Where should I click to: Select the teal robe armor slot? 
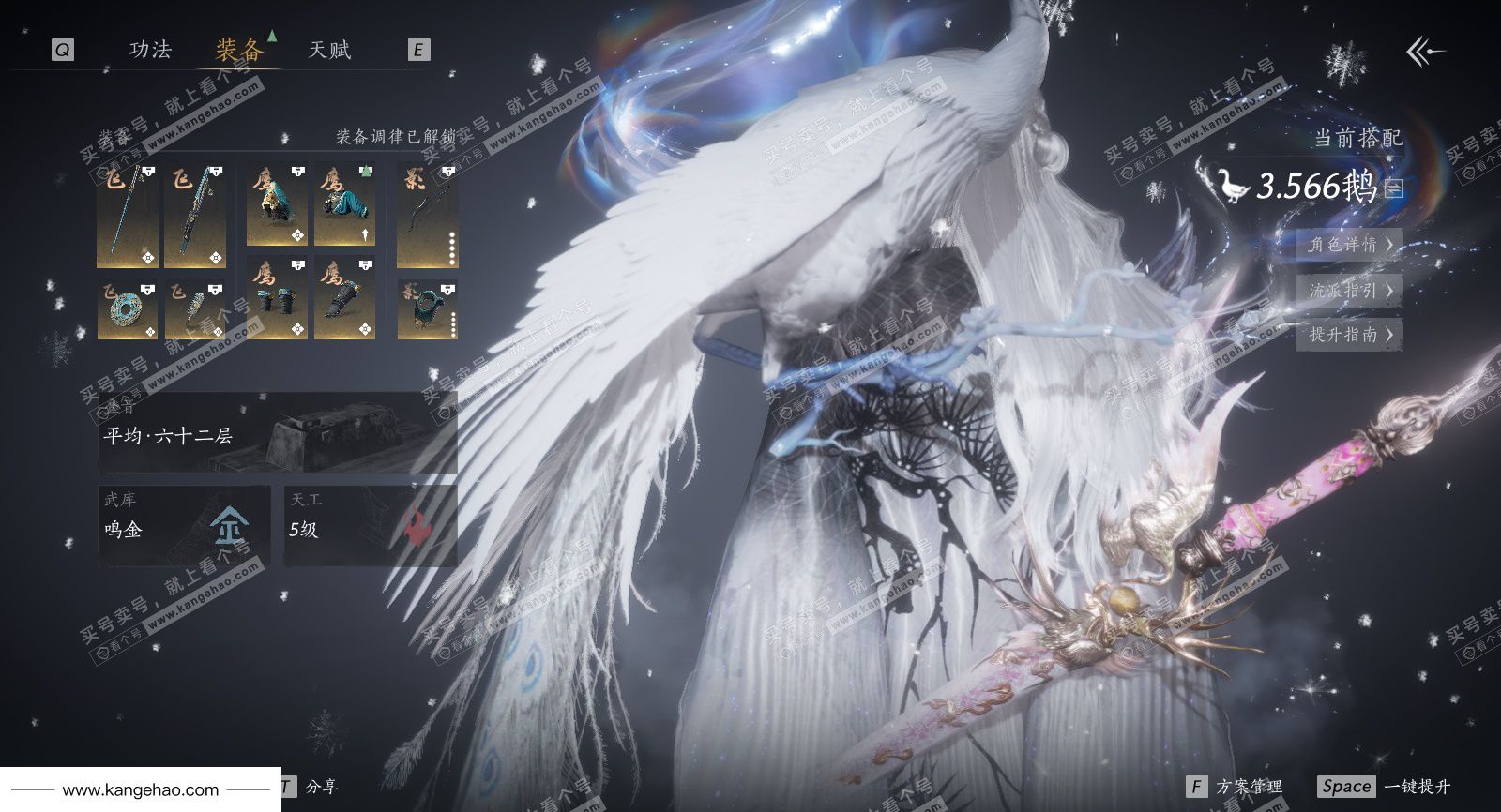coord(344,205)
